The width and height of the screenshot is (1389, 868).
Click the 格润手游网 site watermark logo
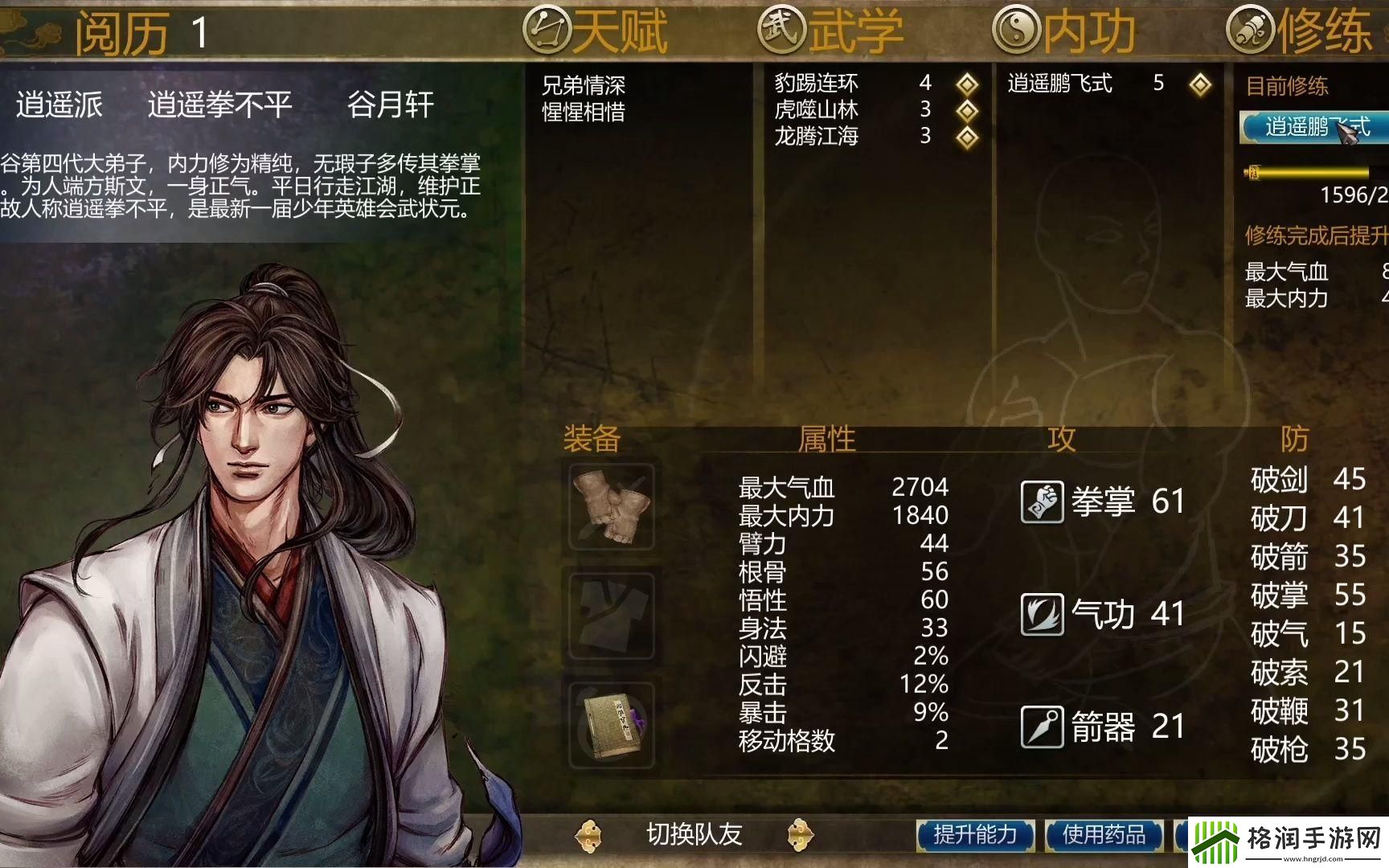(x=1289, y=842)
